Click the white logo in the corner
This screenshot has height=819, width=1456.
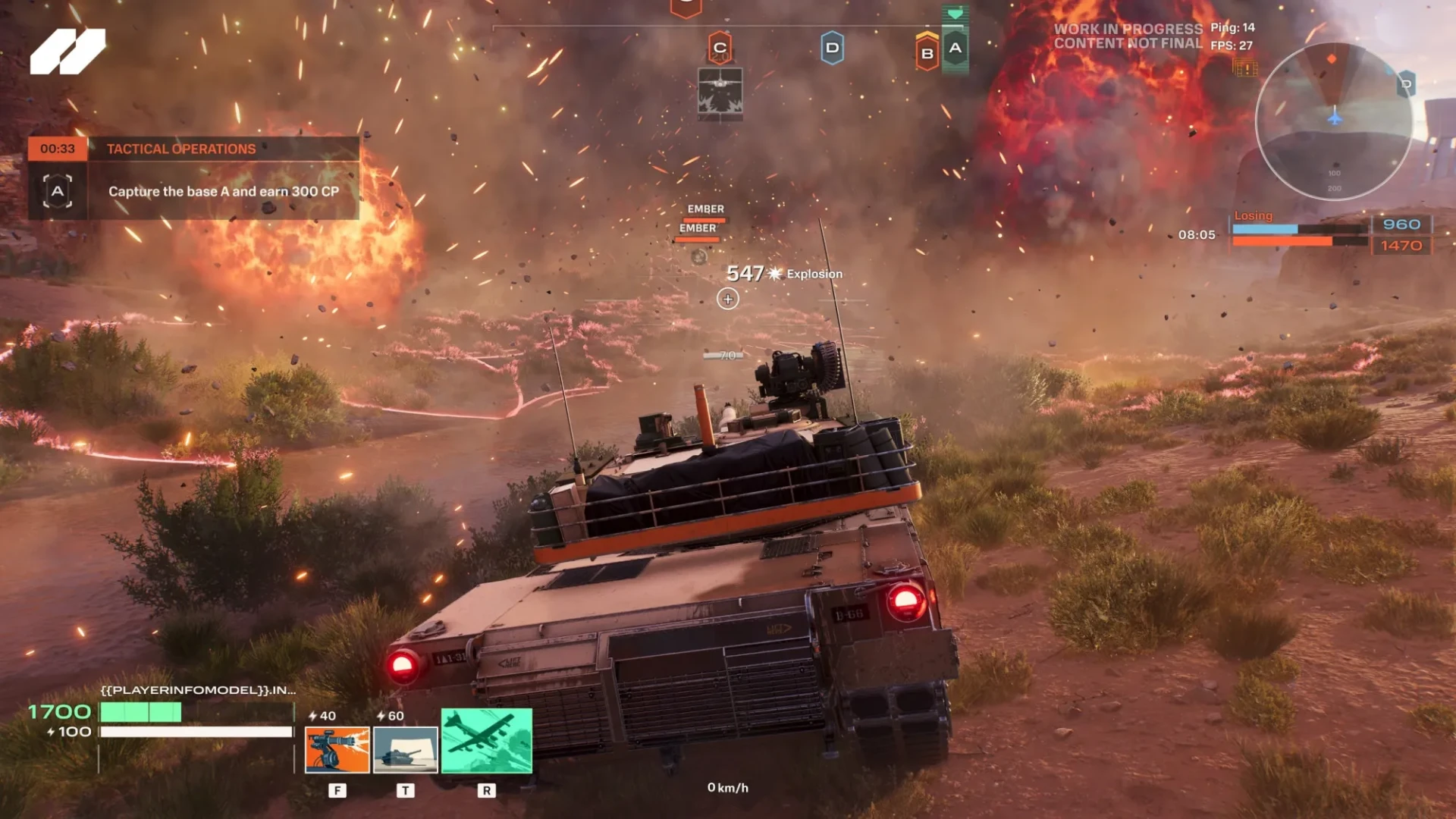[x=67, y=52]
